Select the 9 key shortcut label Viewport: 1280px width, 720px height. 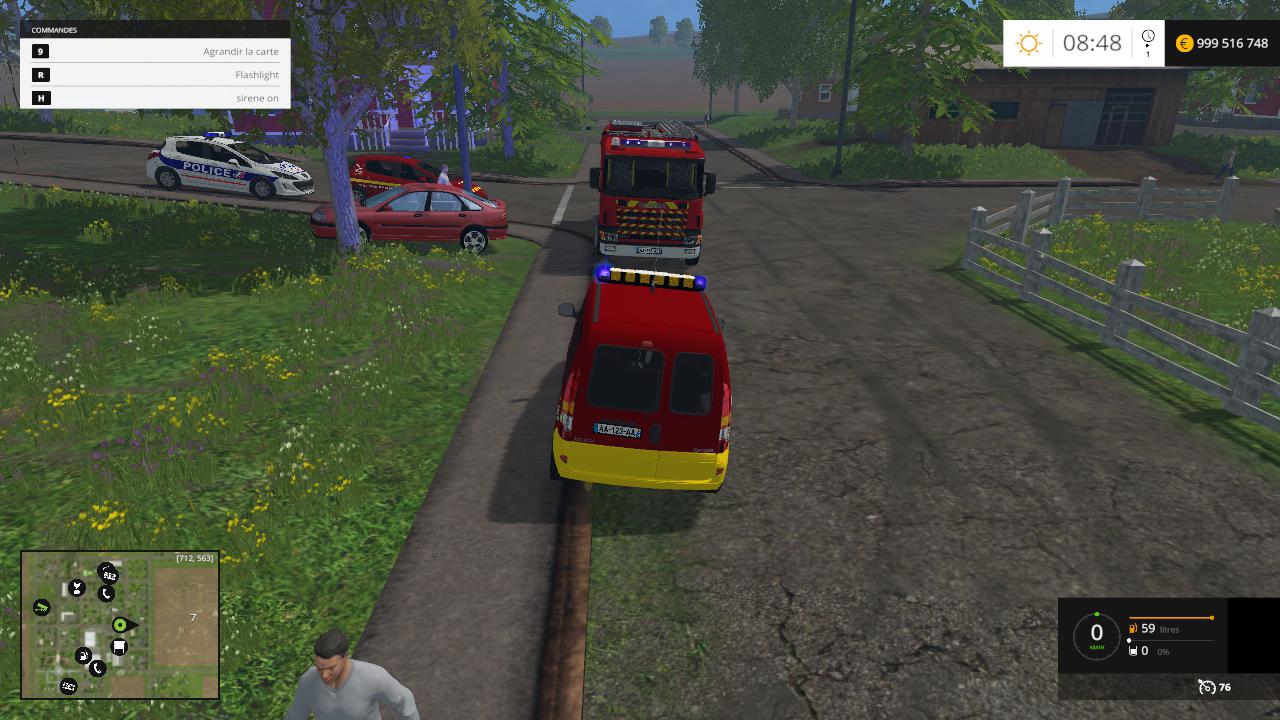[x=38, y=51]
